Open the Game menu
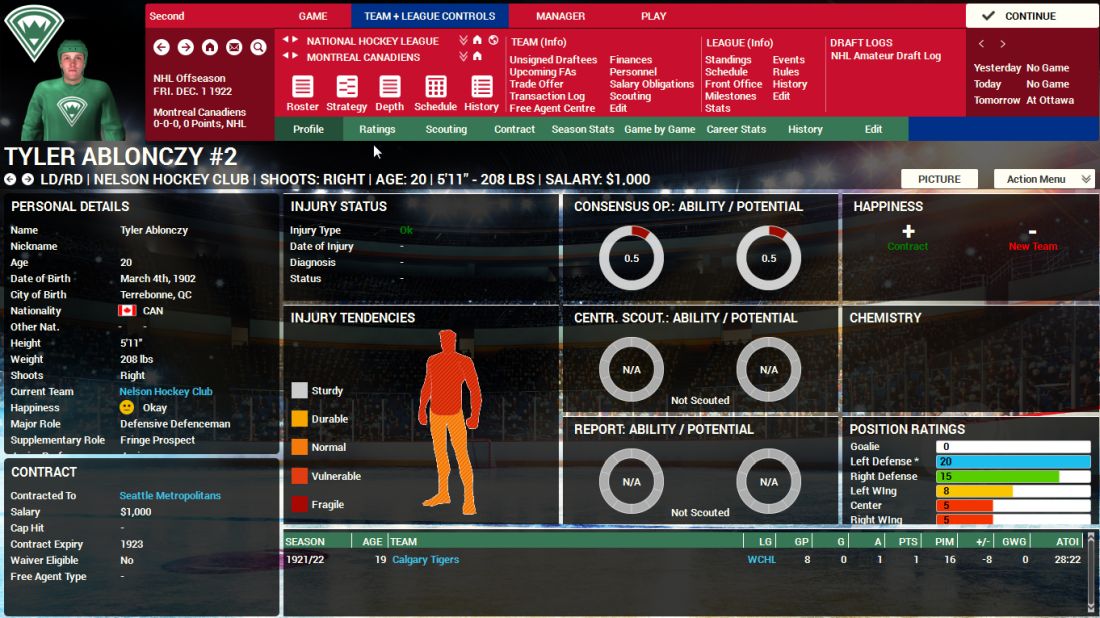 (x=313, y=16)
